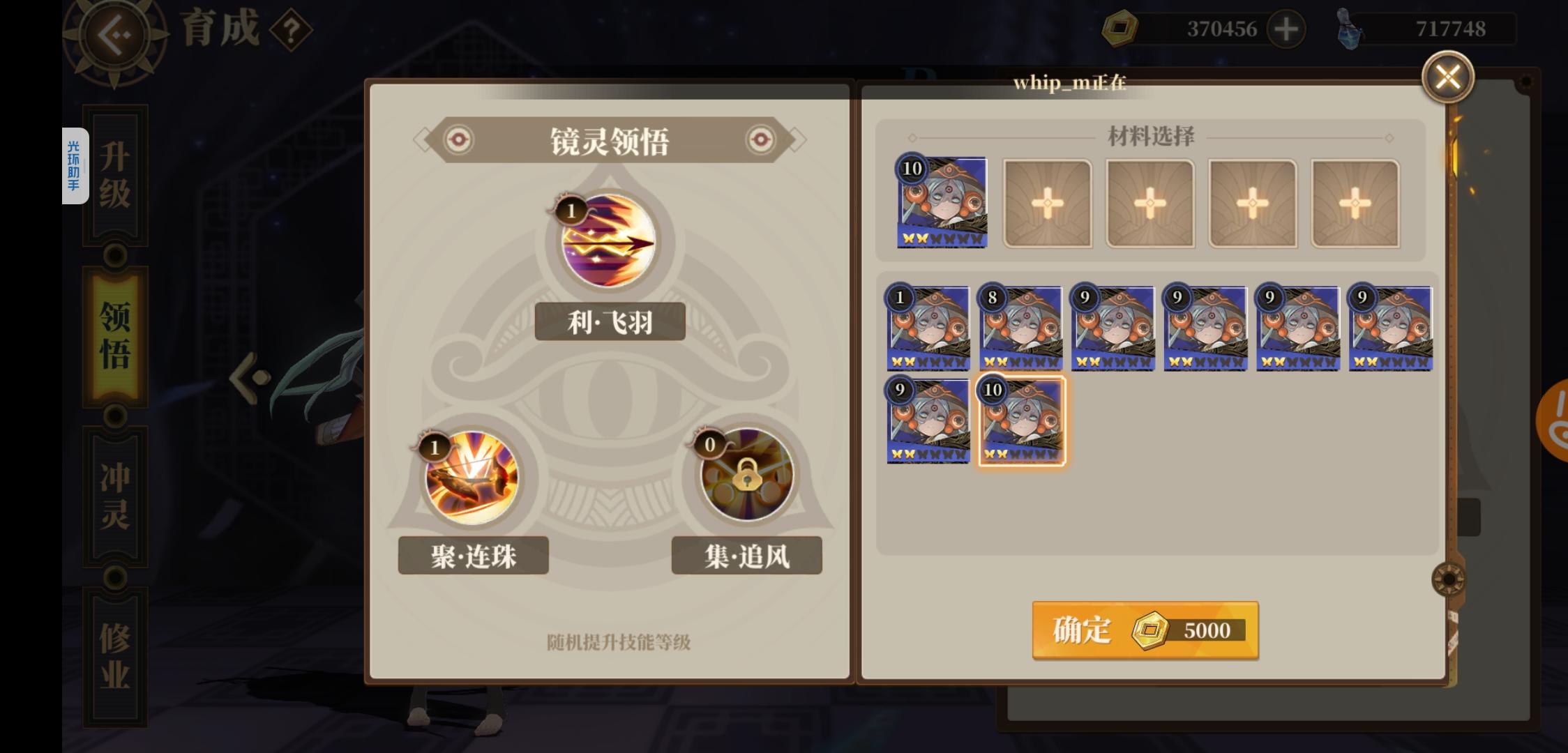Tap the gold coin currency icon
Viewport: 1568px width, 753px height.
click(x=1121, y=29)
